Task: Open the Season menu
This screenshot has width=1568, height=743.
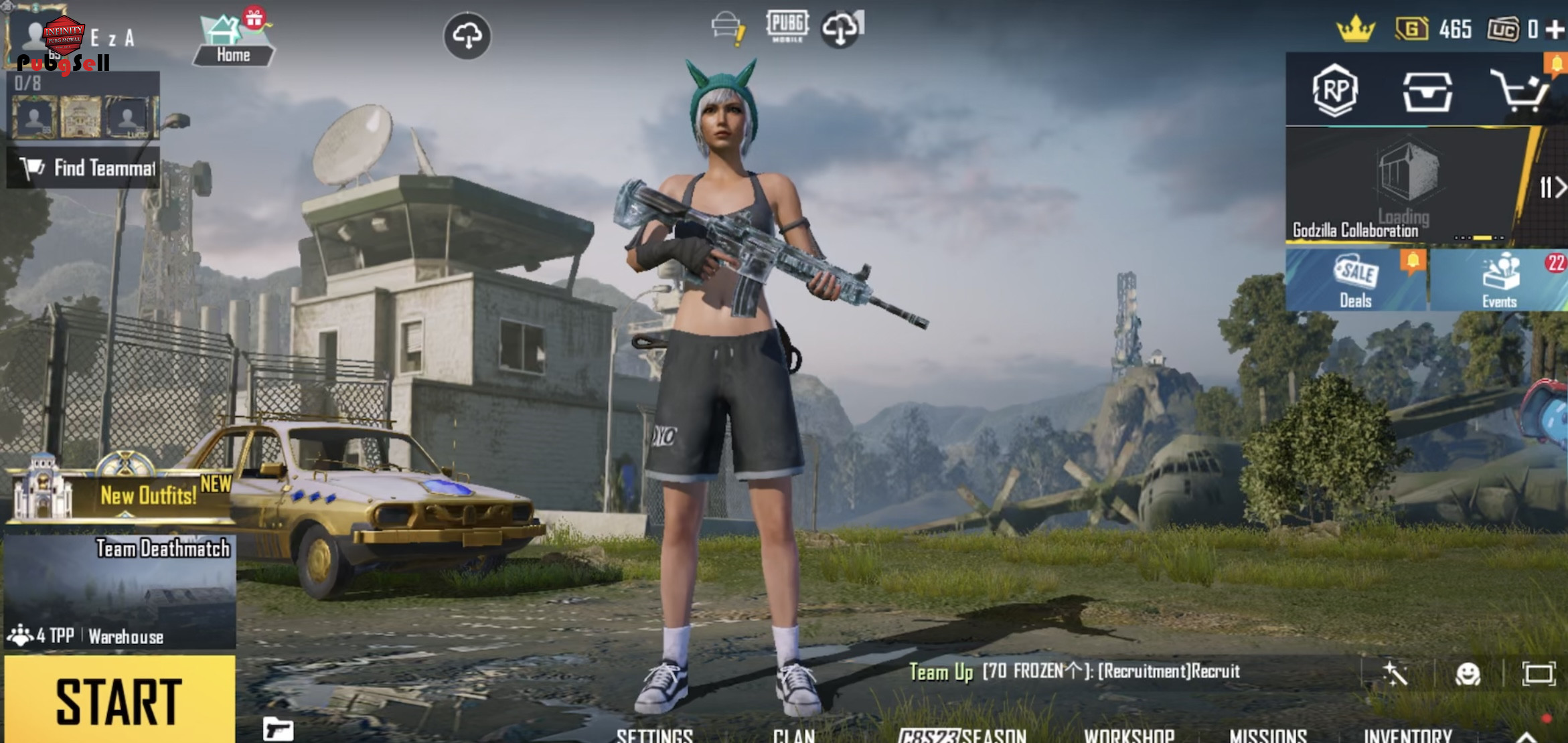Action: pos(962,735)
